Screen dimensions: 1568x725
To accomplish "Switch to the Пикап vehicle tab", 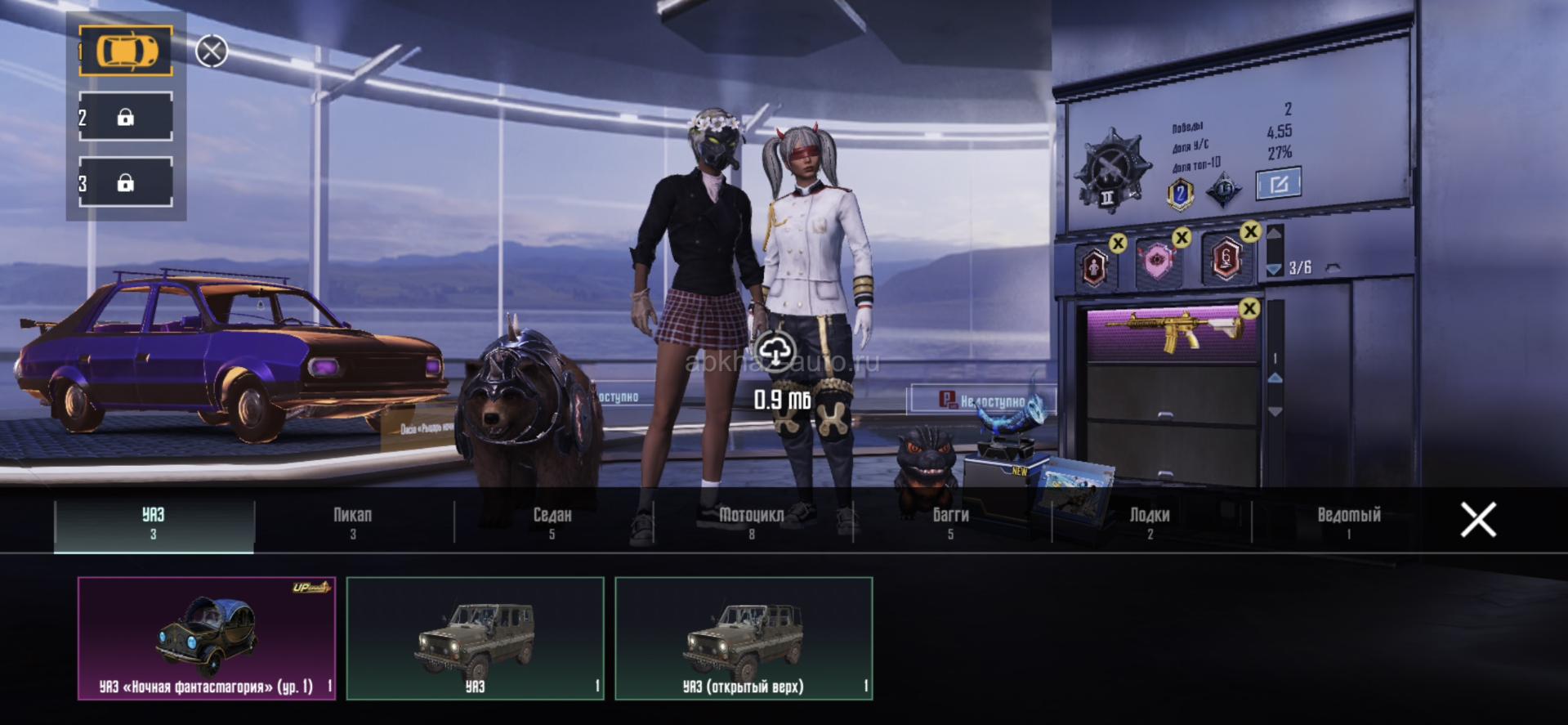I will point(352,522).
